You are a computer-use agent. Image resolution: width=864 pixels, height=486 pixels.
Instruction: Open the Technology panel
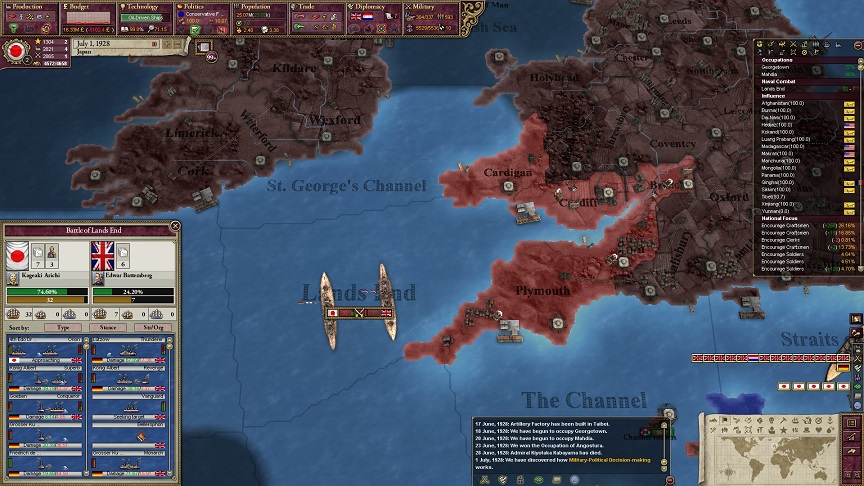(147, 6)
